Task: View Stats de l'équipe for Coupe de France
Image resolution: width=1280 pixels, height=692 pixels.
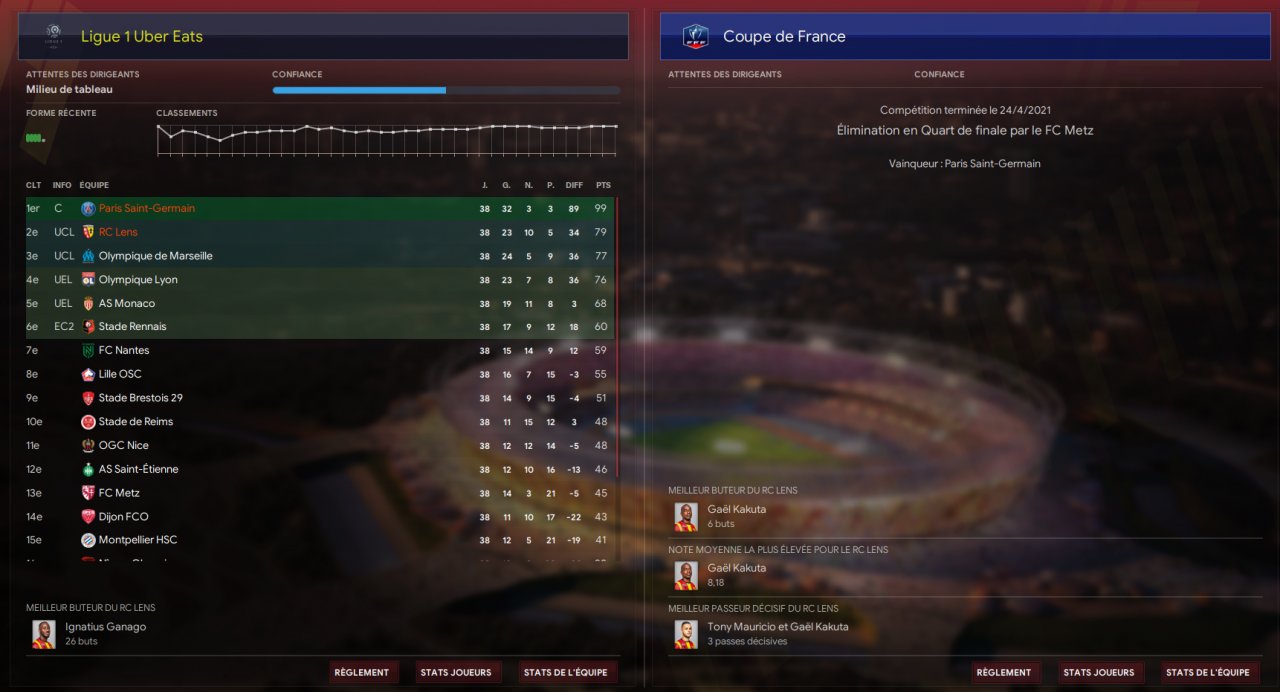Action: (x=1207, y=672)
